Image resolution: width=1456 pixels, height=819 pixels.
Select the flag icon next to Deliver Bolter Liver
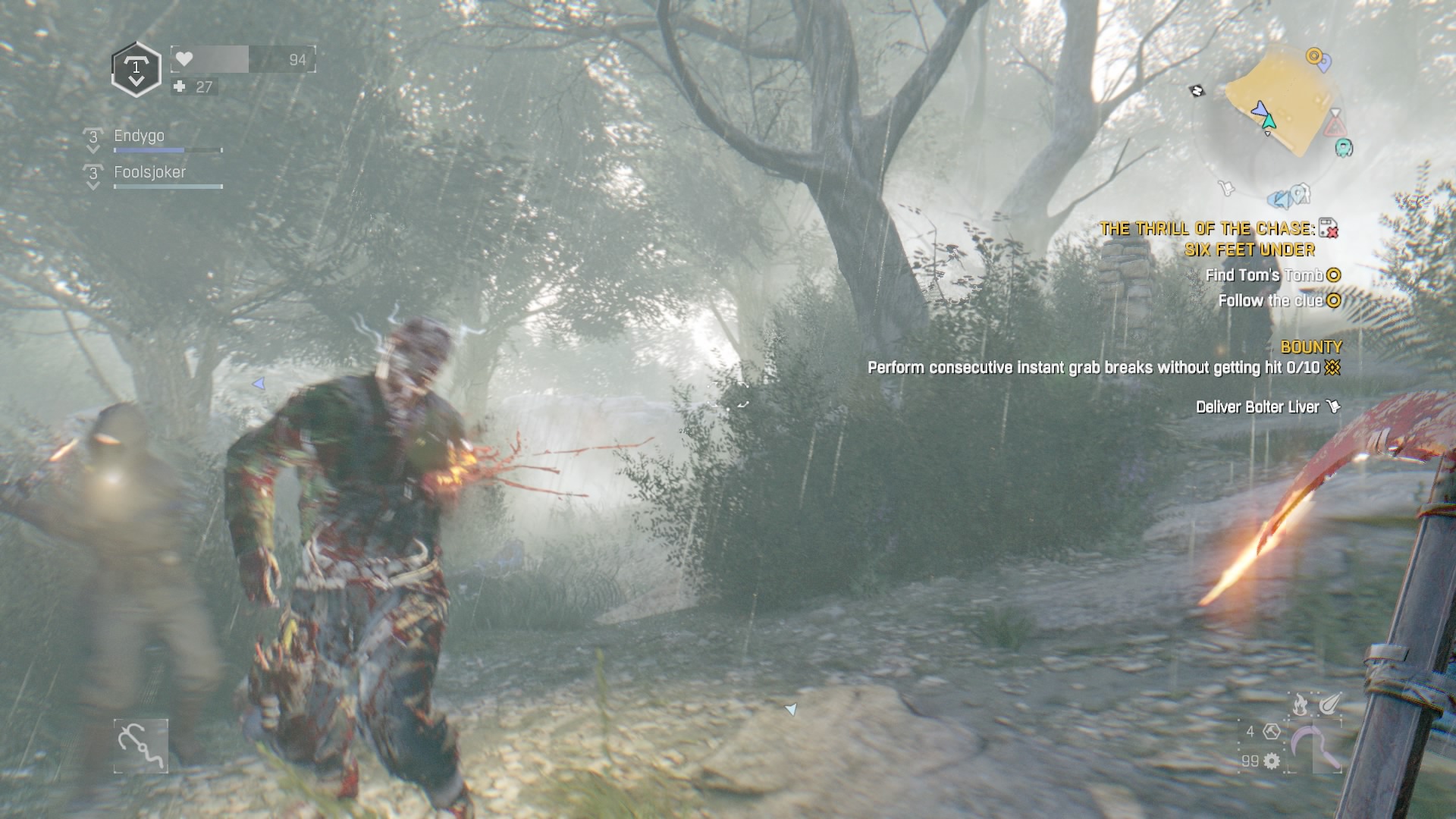pos(1332,407)
